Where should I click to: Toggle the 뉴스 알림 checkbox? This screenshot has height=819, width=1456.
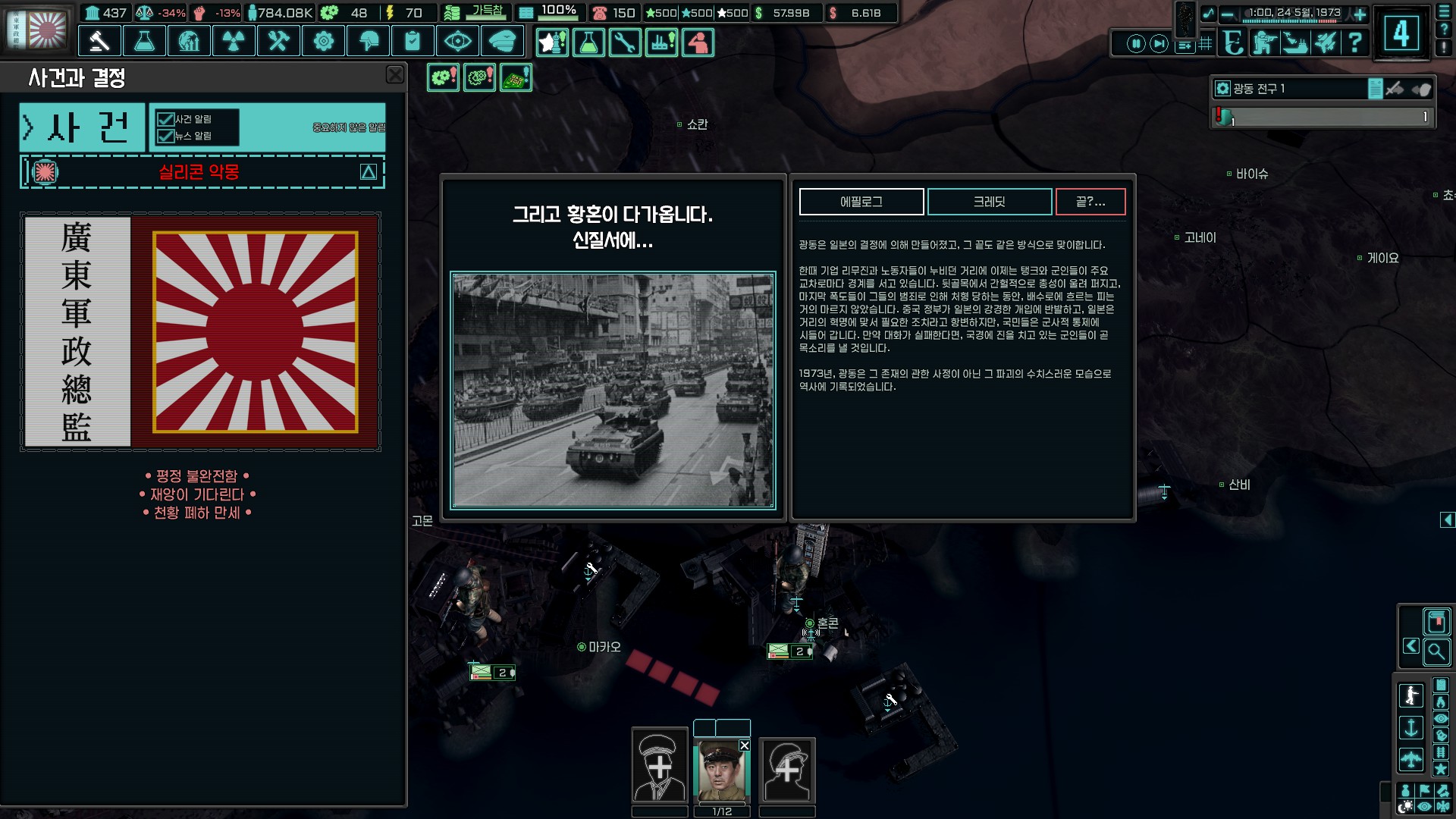(x=165, y=136)
